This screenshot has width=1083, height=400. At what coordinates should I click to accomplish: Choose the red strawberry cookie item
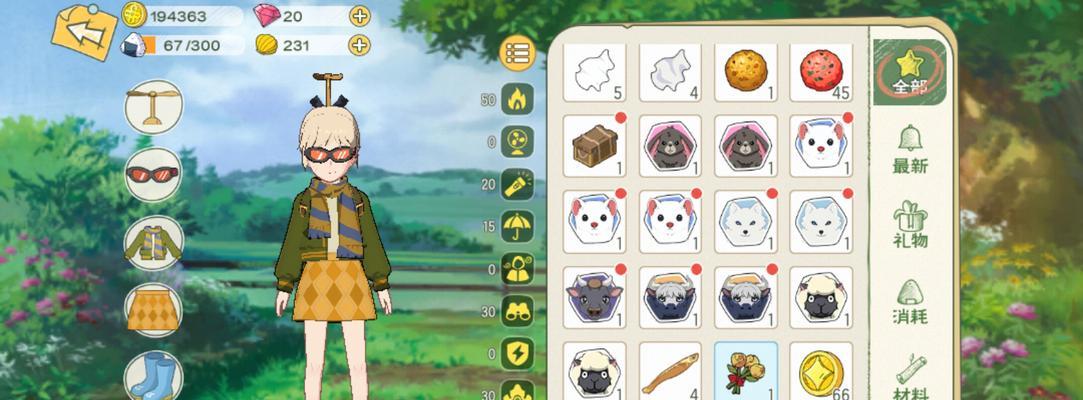821,71
